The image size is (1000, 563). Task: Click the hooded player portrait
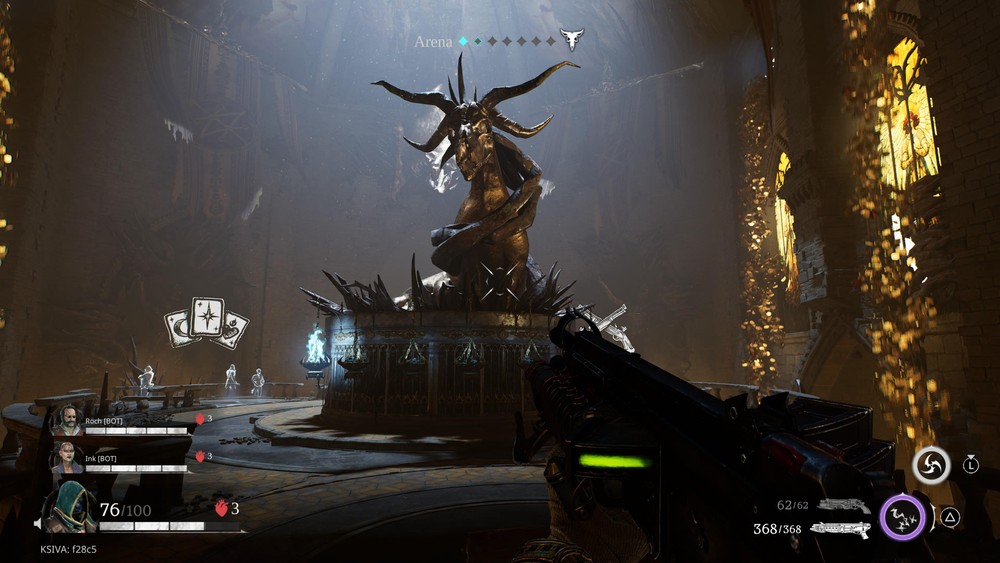point(70,506)
